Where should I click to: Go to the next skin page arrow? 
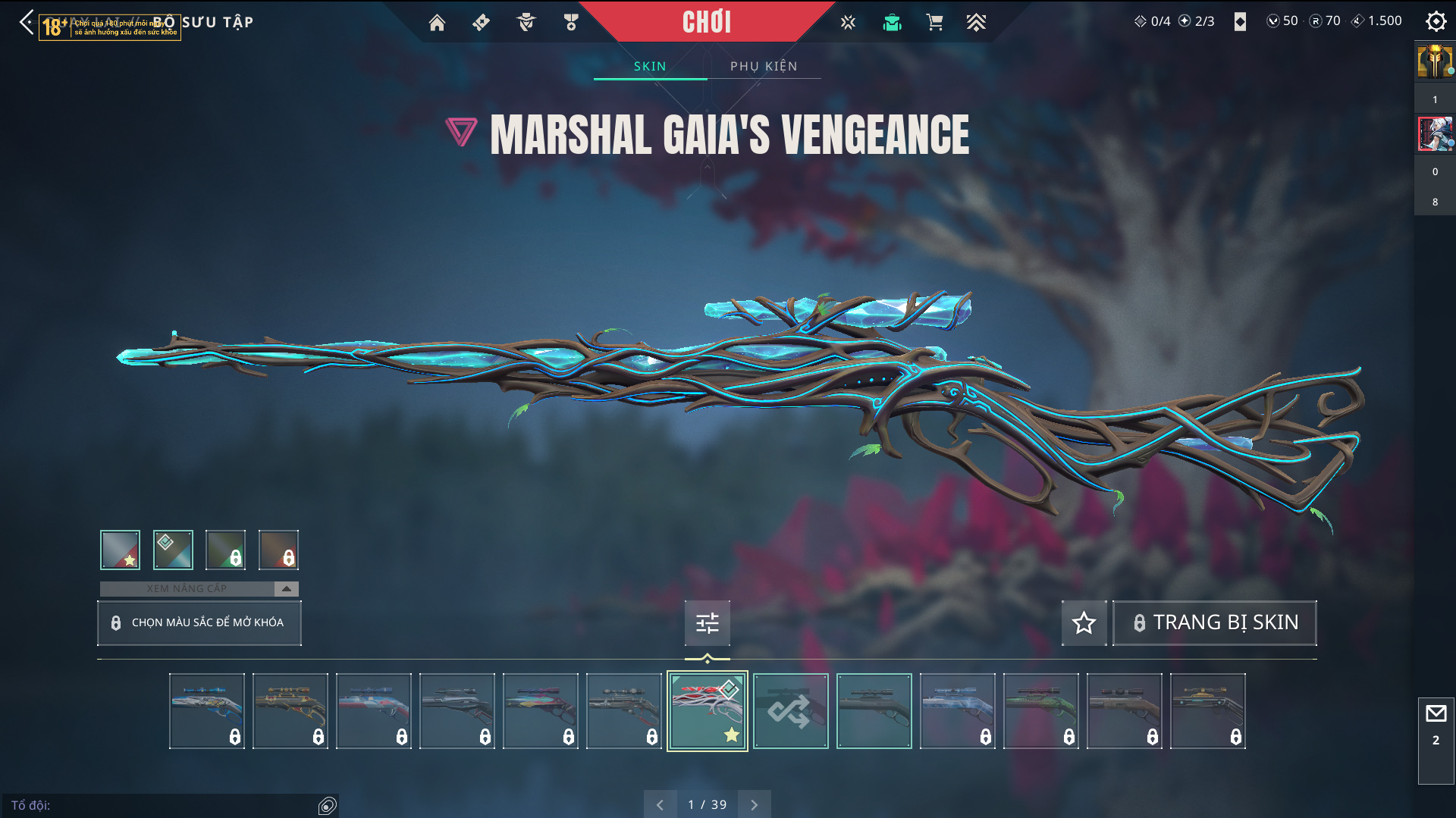(754, 805)
